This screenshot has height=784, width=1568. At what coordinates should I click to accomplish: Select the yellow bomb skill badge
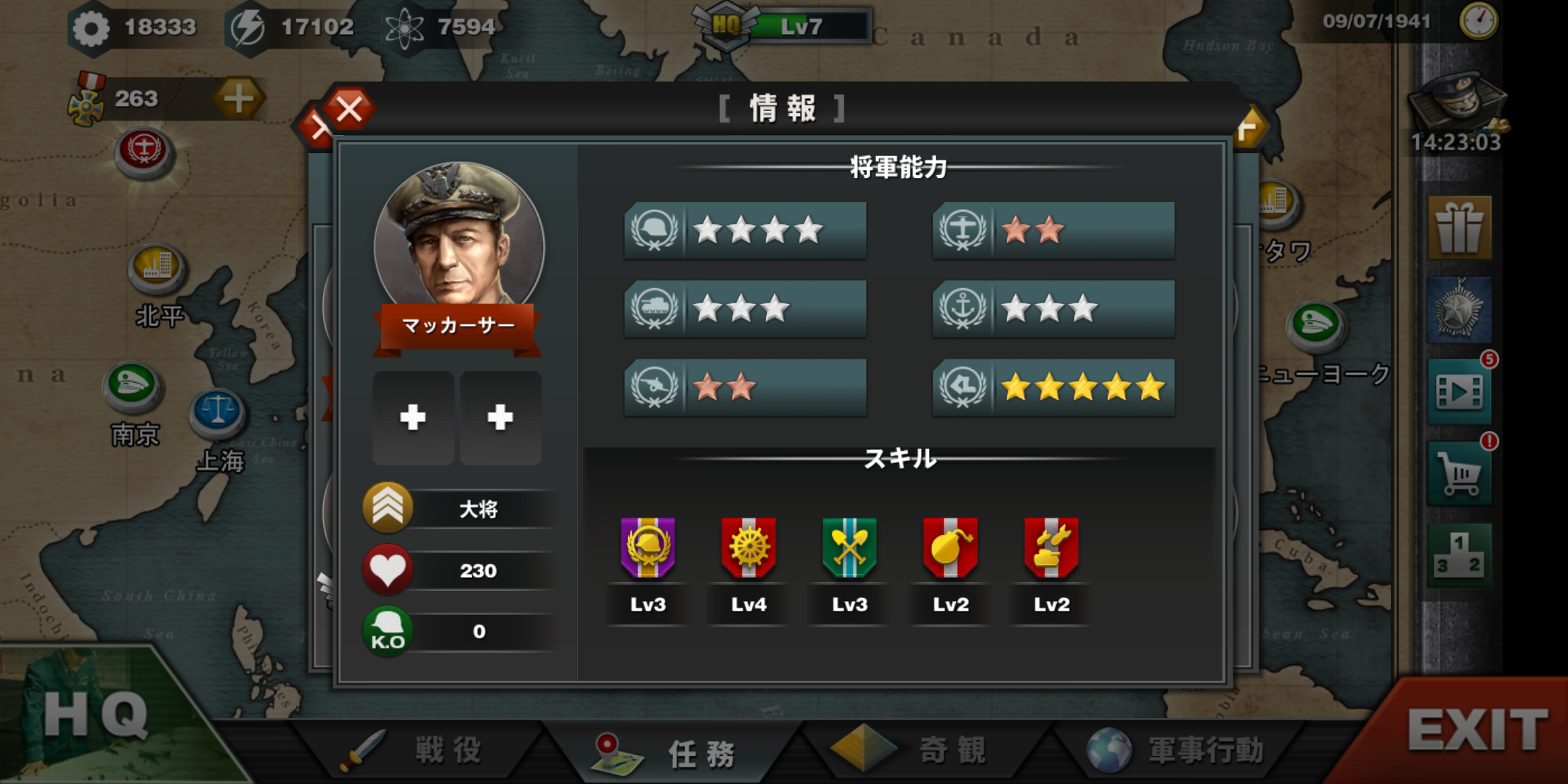tap(950, 549)
